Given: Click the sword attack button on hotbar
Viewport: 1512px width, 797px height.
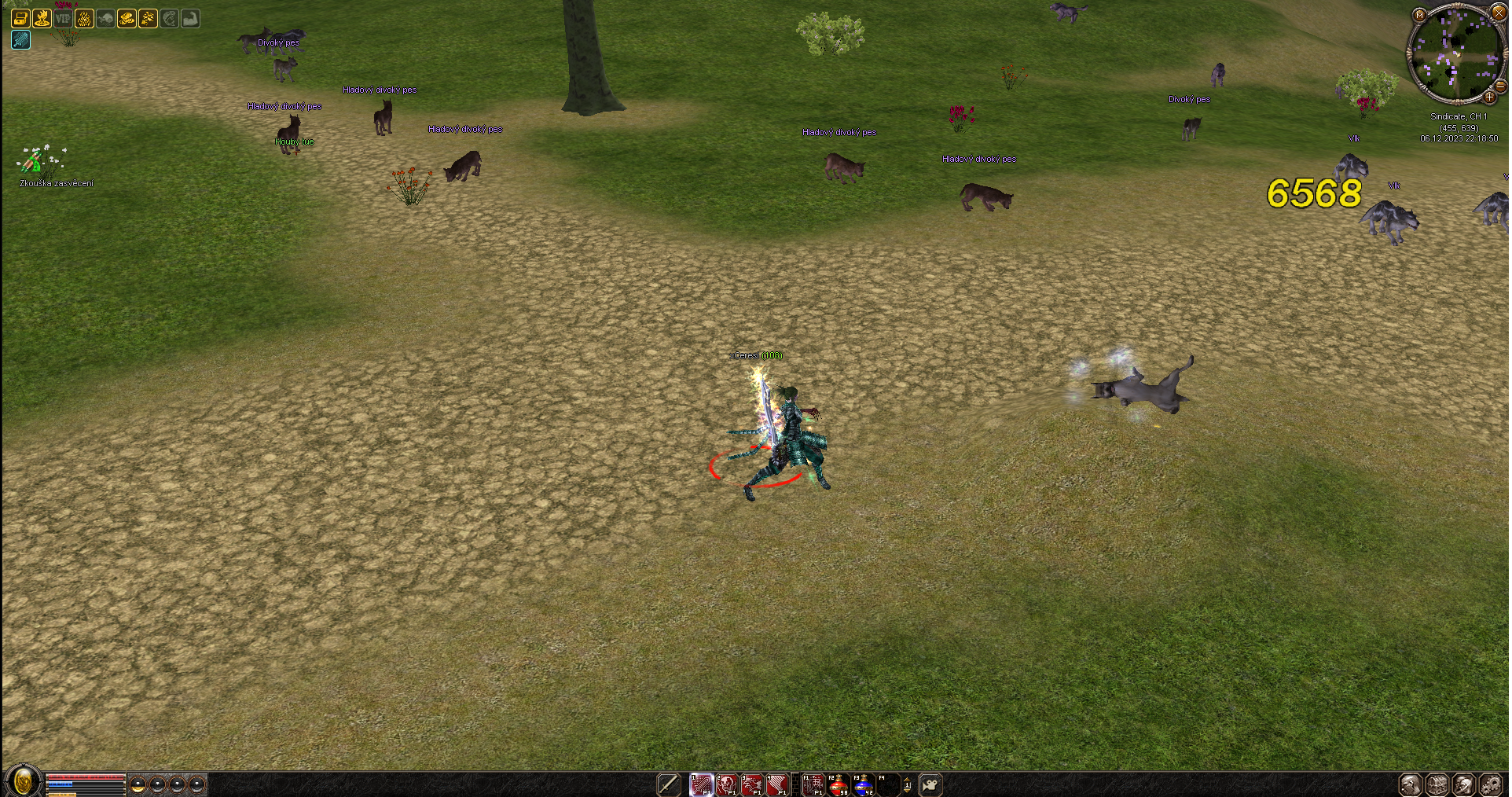Looking at the screenshot, I should tap(668, 784).
